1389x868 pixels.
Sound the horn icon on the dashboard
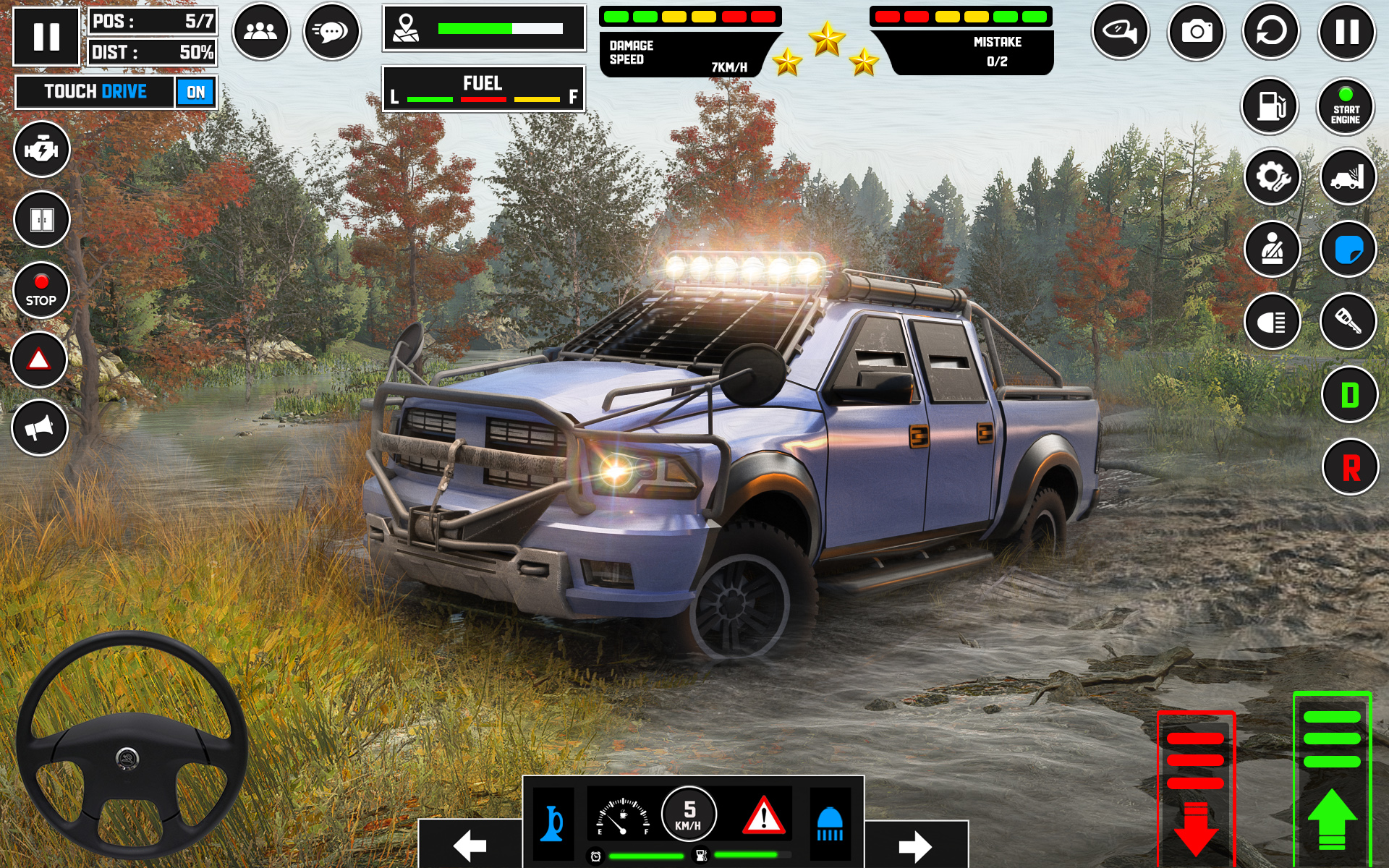click(551, 825)
